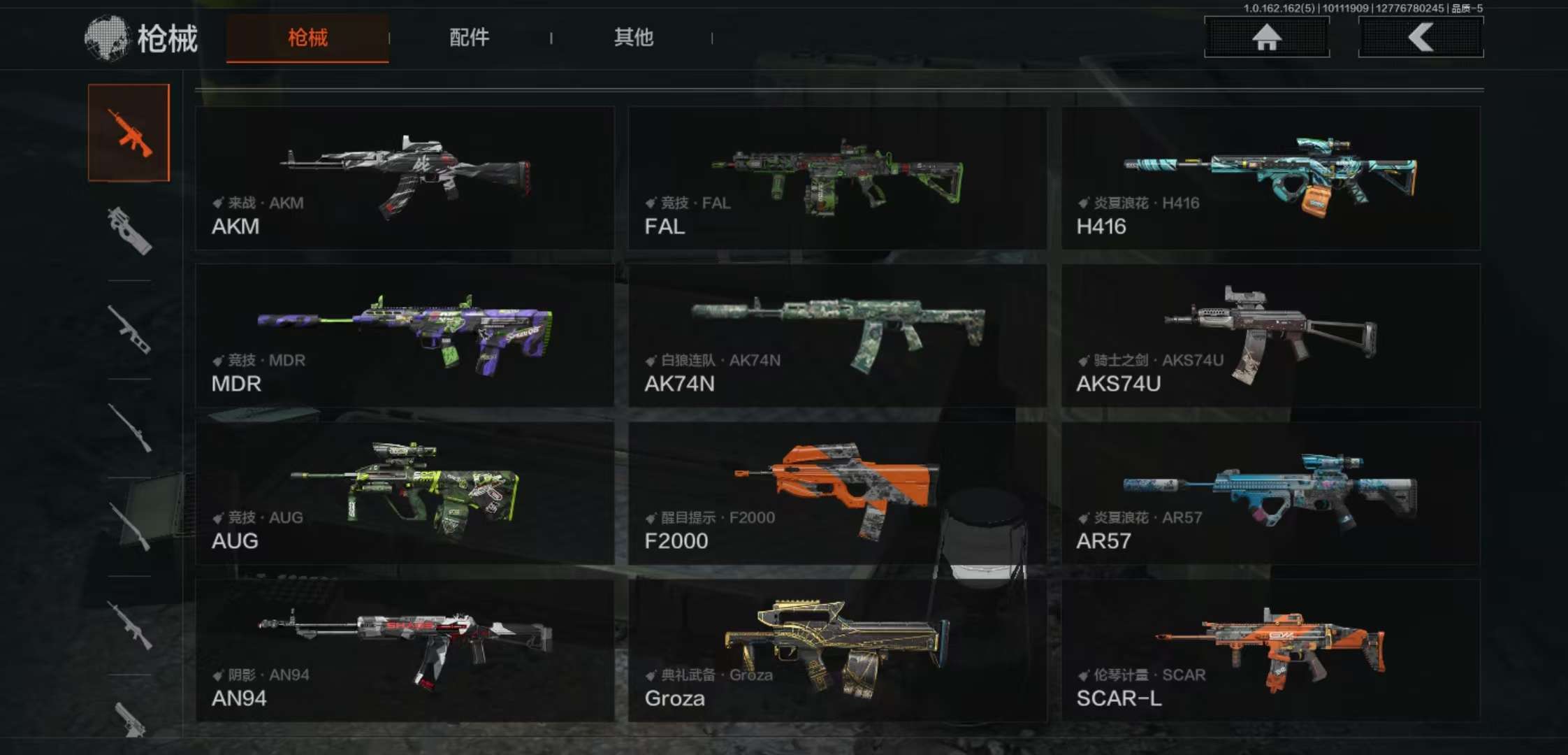
Task: Switch to the 枪械 tab
Action: point(307,38)
